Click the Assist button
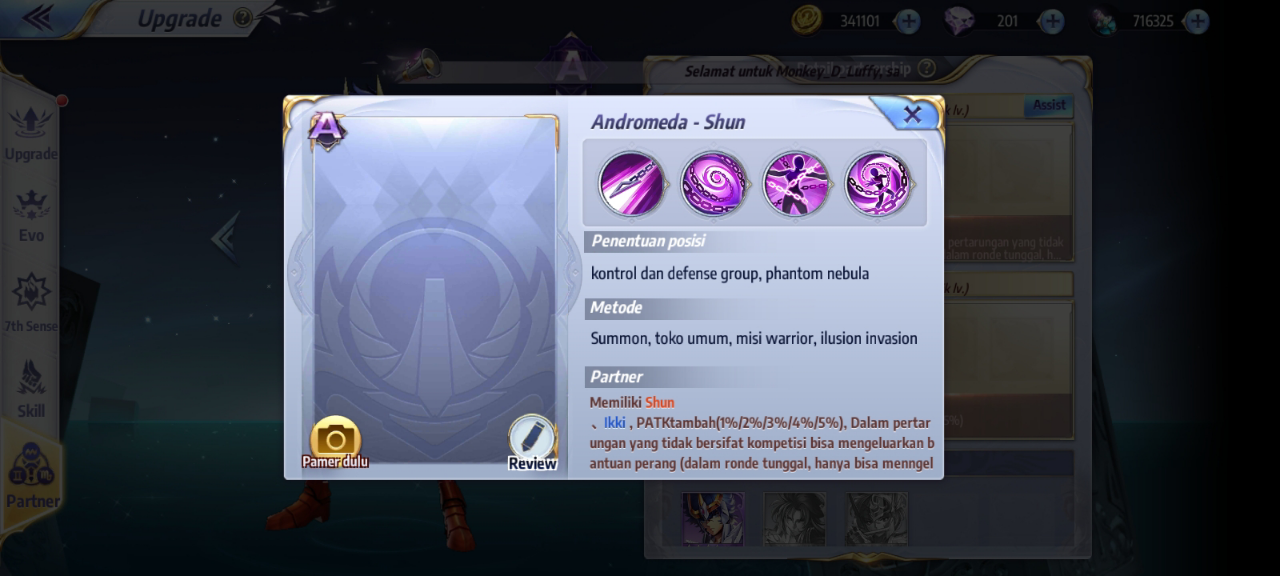Image resolution: width=1280 pixels, height=576 pixels. [x=1049, y=105]
